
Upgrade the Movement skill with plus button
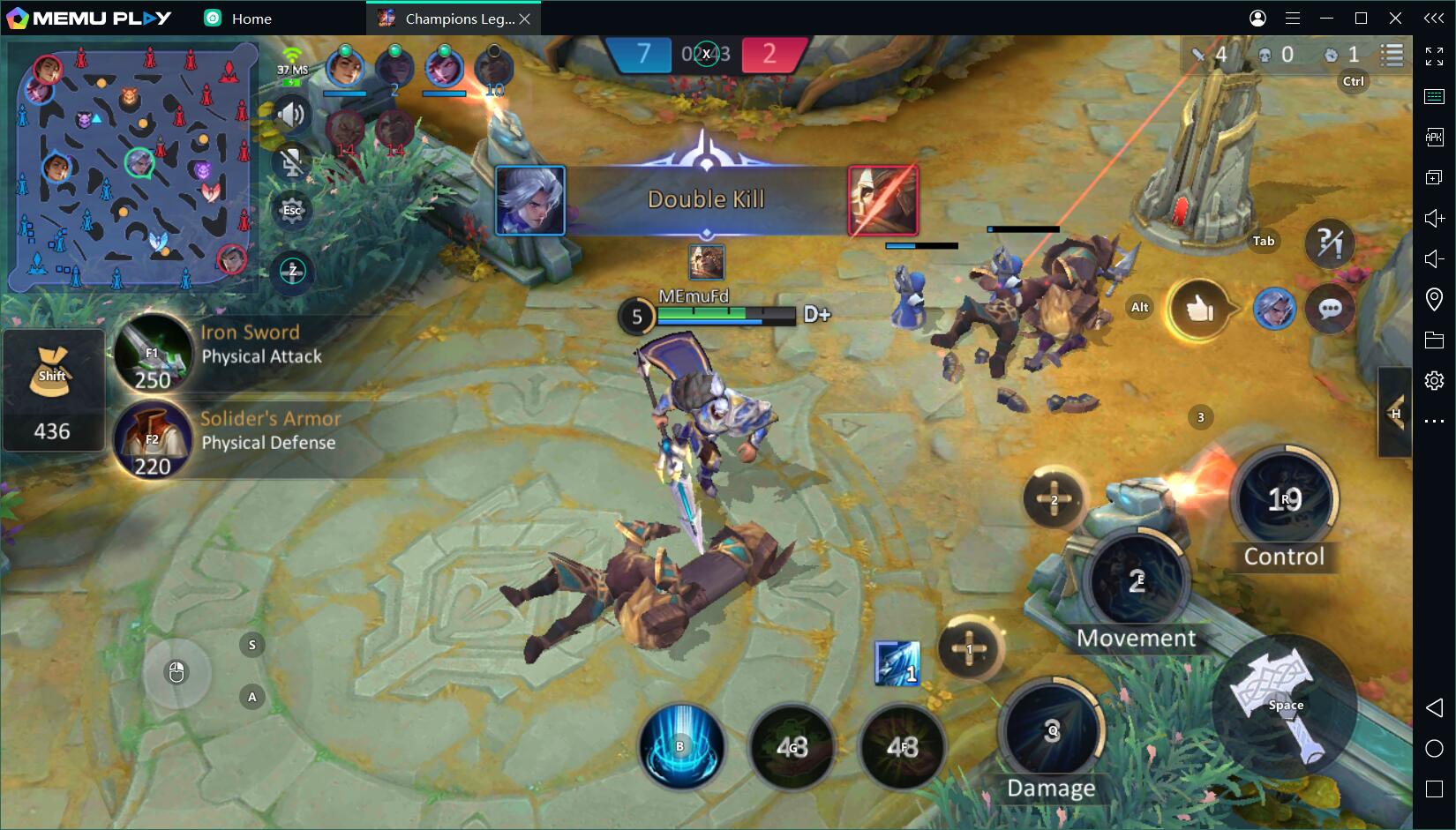tap(1054, 499)
